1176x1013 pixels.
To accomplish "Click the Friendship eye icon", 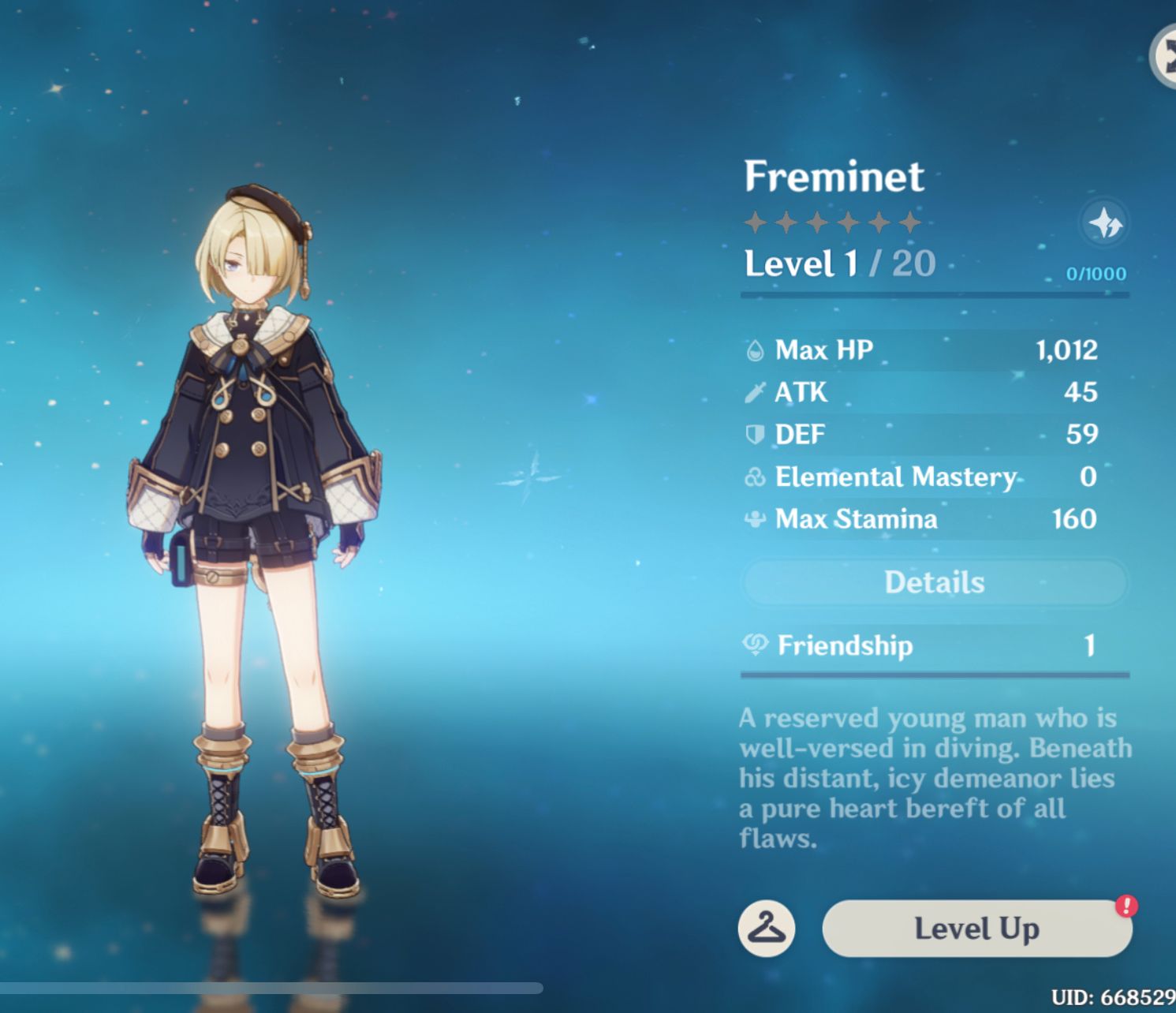I will click(756, 645).
